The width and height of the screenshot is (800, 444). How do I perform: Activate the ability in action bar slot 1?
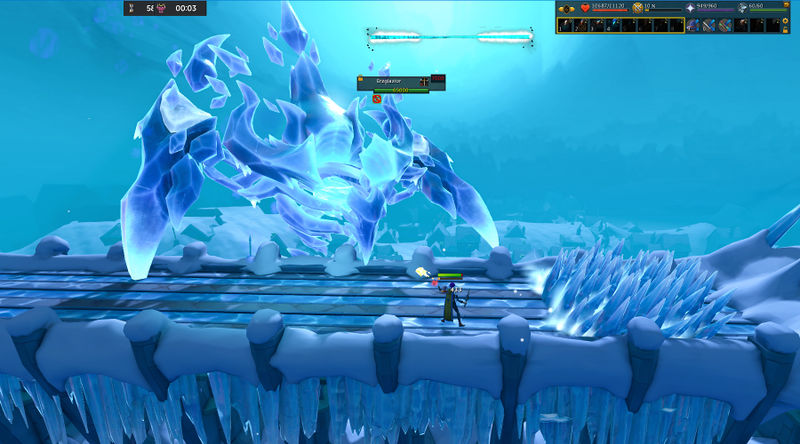pyautogui.click(x=565, y=26)
